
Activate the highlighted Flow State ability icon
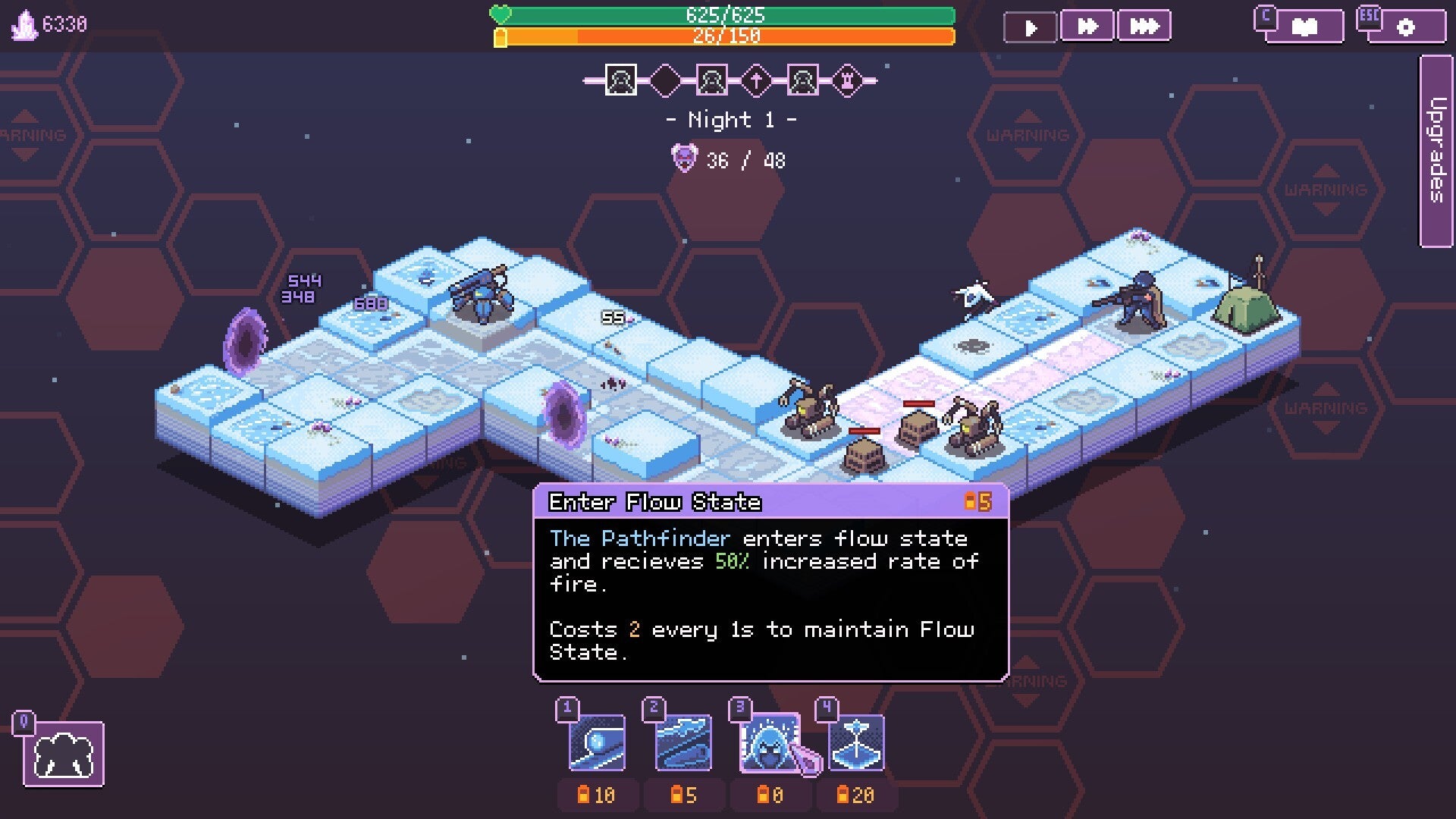tap(770, 742)
